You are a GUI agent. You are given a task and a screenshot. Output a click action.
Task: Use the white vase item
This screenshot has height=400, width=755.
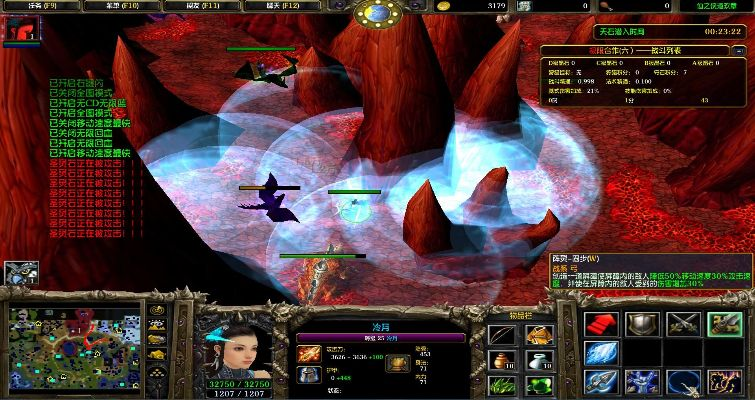click(538, 360)
